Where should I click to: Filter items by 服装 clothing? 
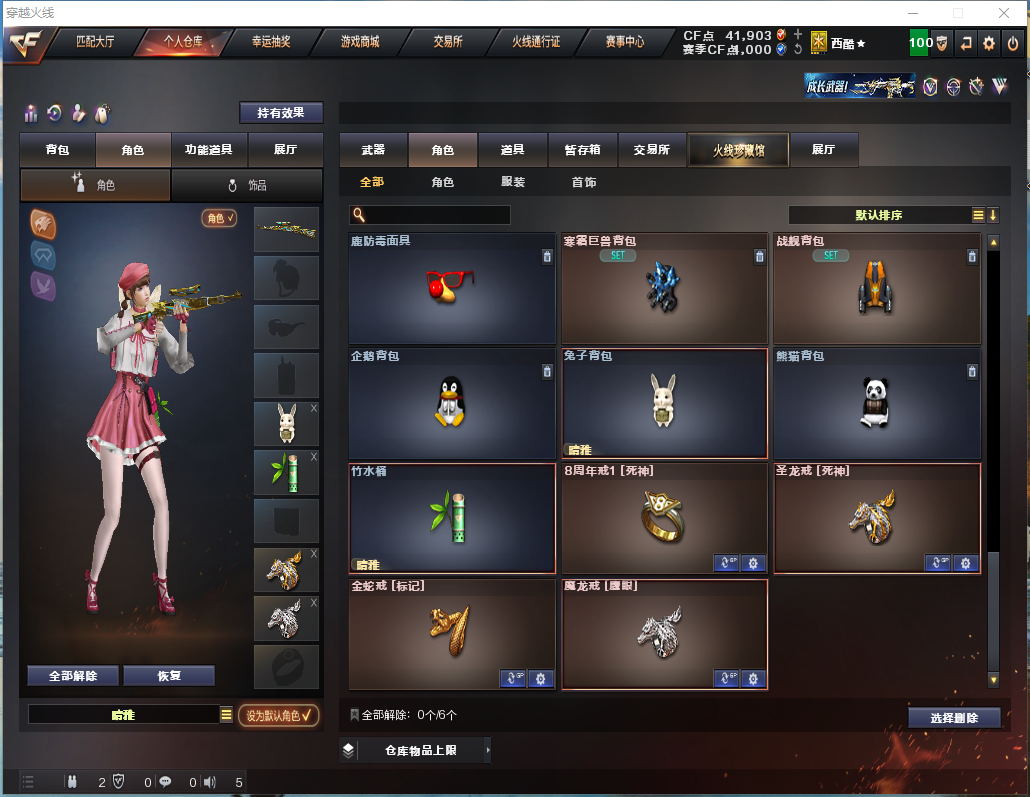[513, 182]
